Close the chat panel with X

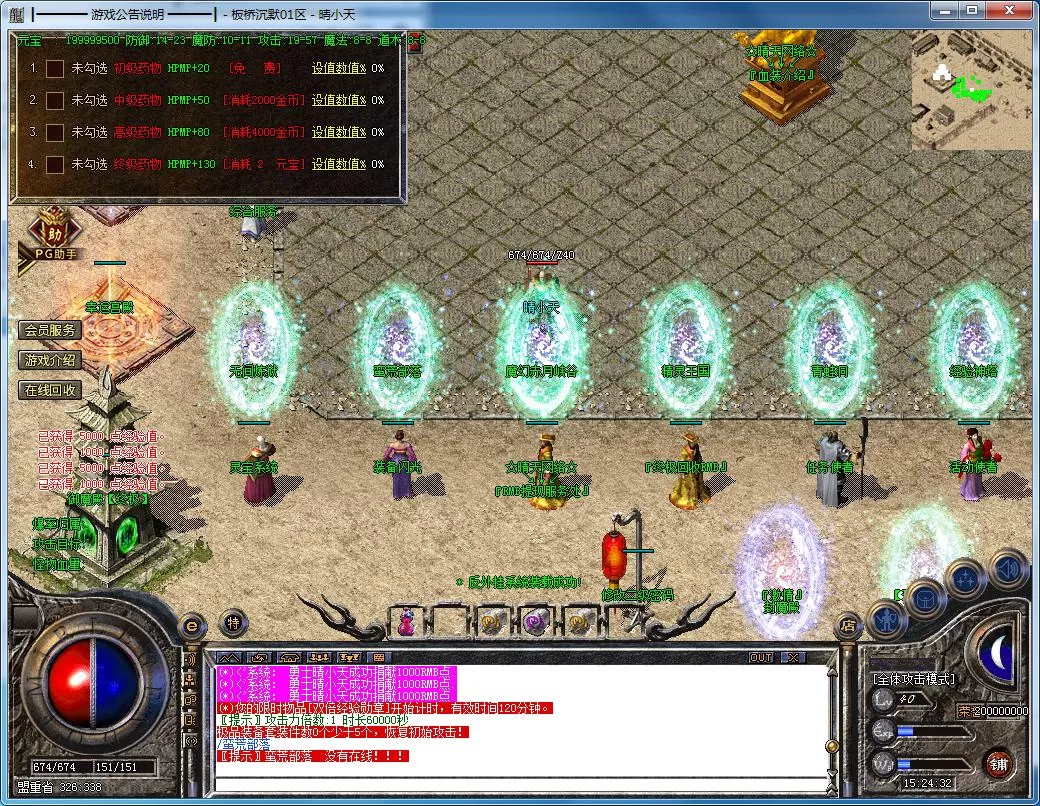point(792,657)
